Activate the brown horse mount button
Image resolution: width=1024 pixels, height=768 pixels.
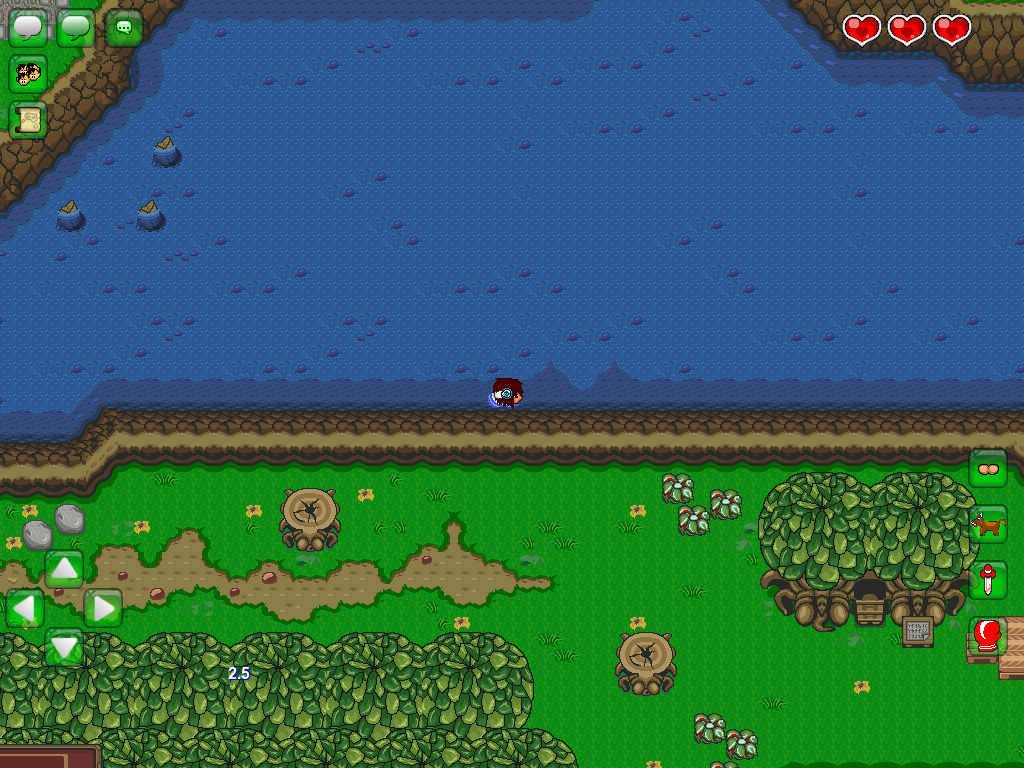(988, 524)
